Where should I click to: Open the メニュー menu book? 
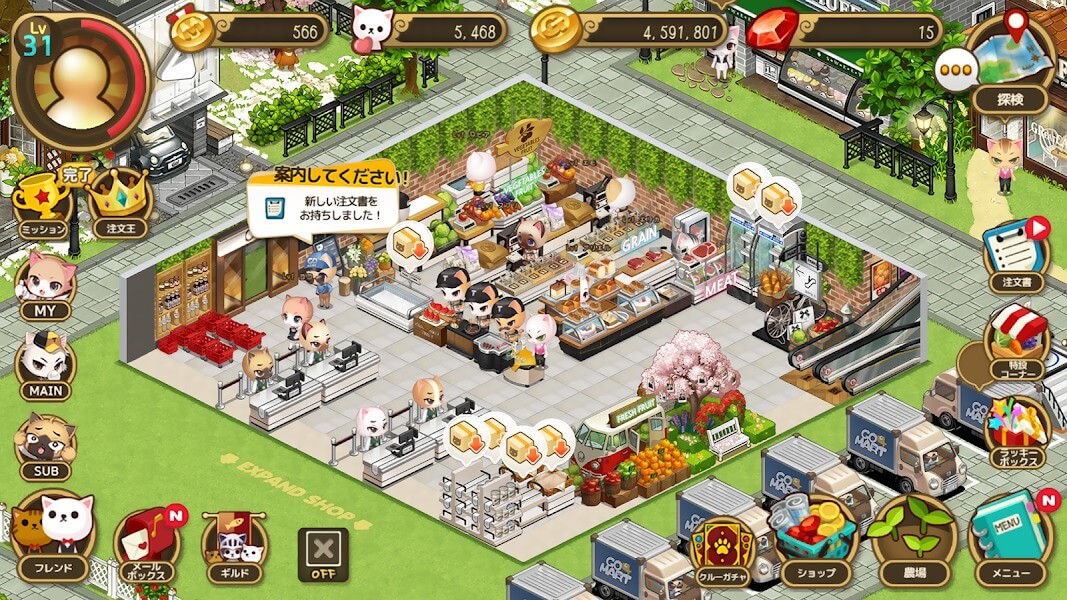1010,540
